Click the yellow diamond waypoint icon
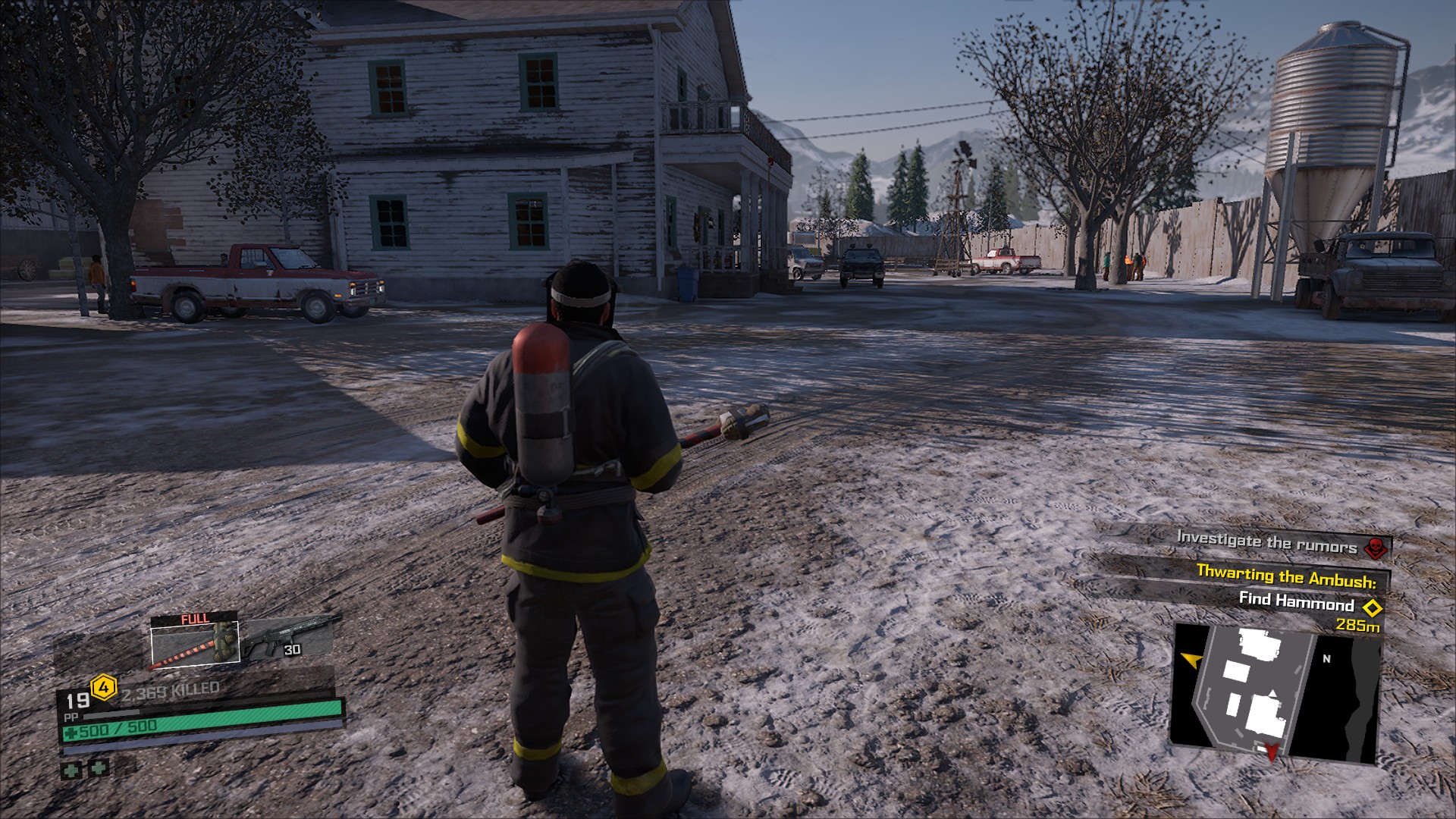This screenshot has height=819, width=1456. 1371,607
